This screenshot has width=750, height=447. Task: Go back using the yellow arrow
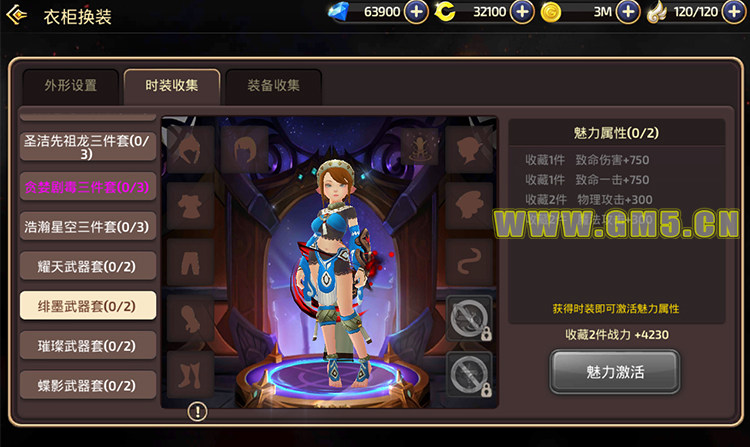pos(17,15)
